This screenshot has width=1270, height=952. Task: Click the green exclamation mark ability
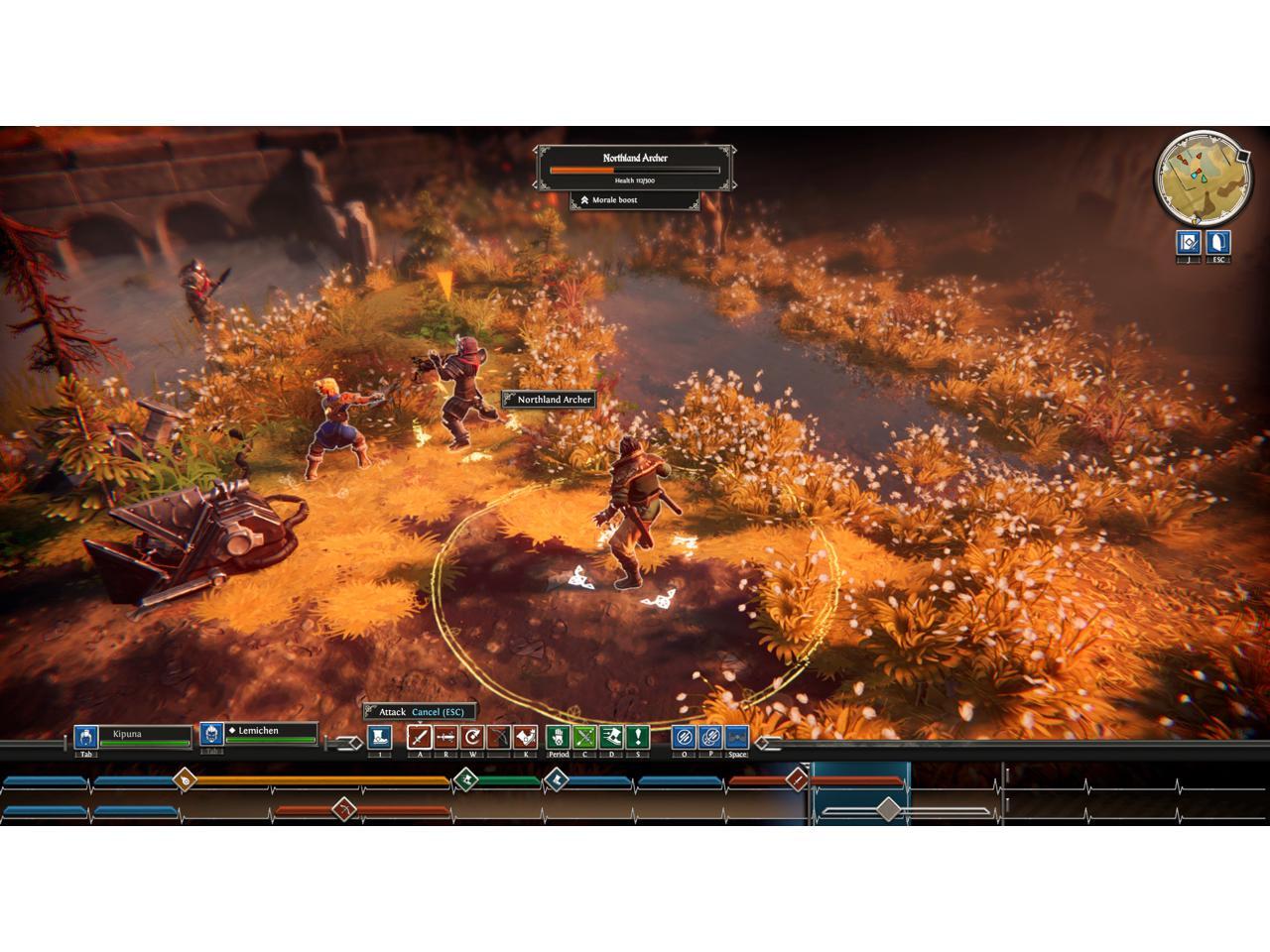pyautogui.click(x=637, y=737)
